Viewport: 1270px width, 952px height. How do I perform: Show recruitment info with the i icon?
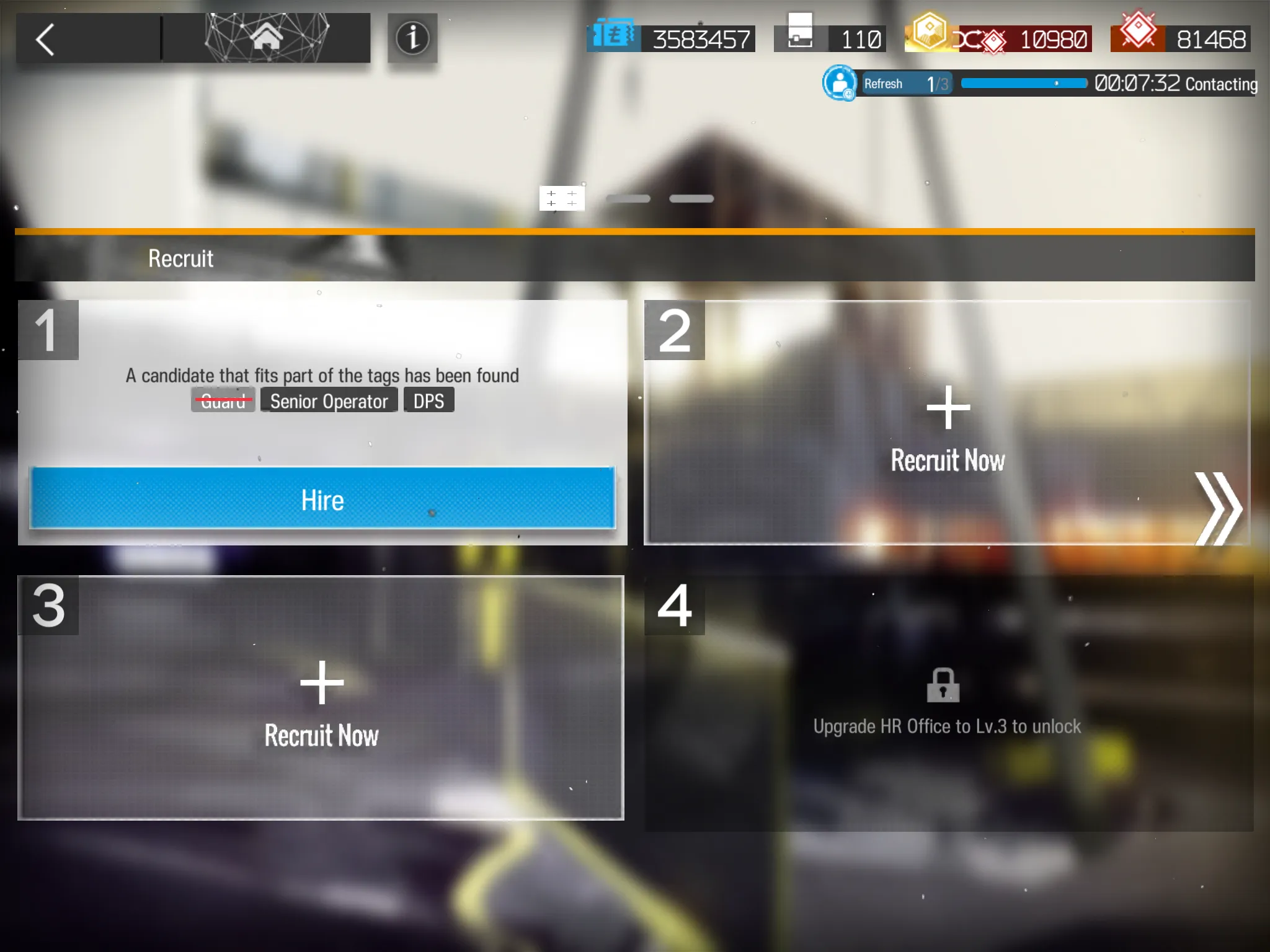click(412, 38)
